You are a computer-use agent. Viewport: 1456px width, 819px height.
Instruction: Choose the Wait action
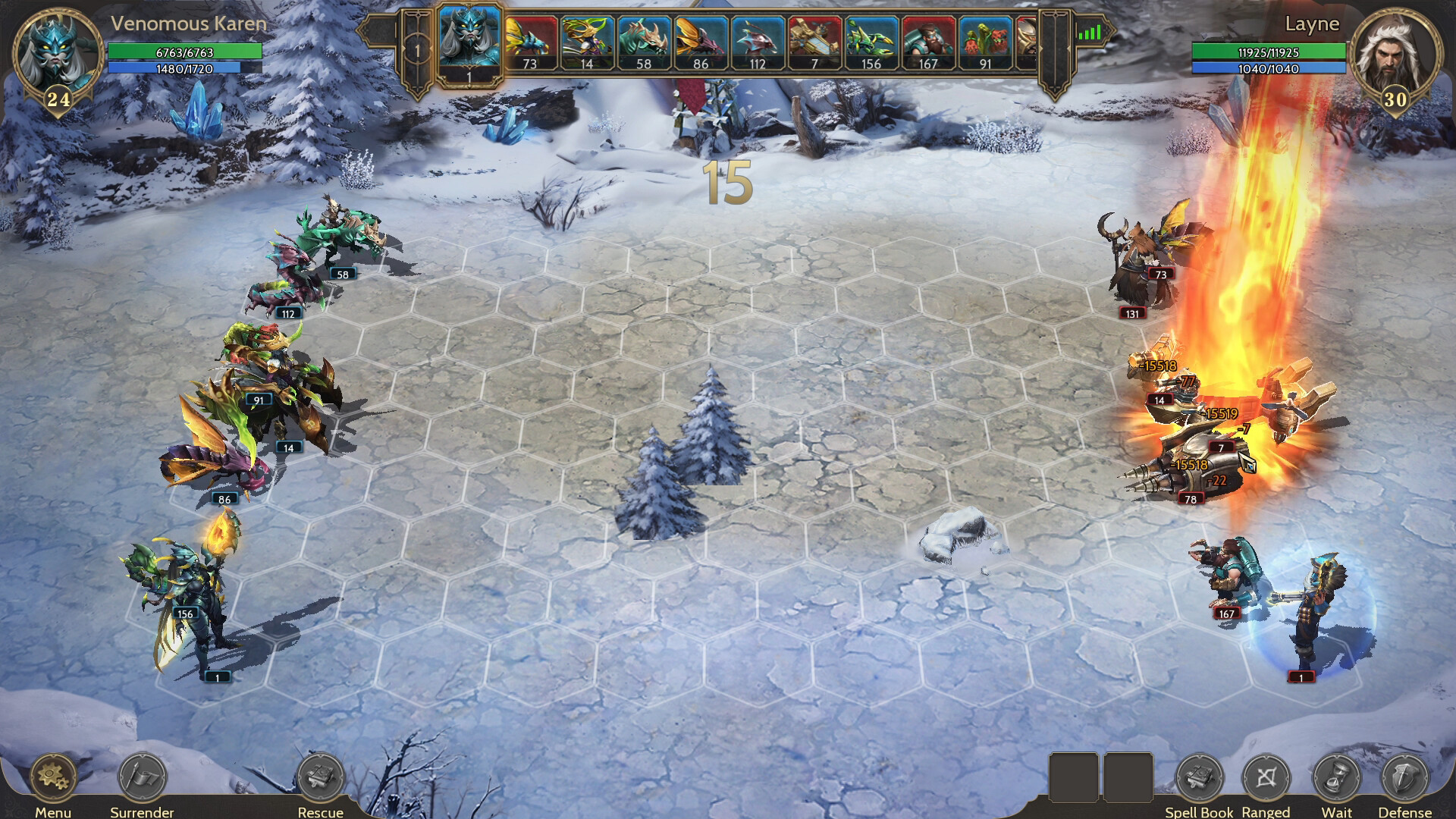[x=1337, y=777]
